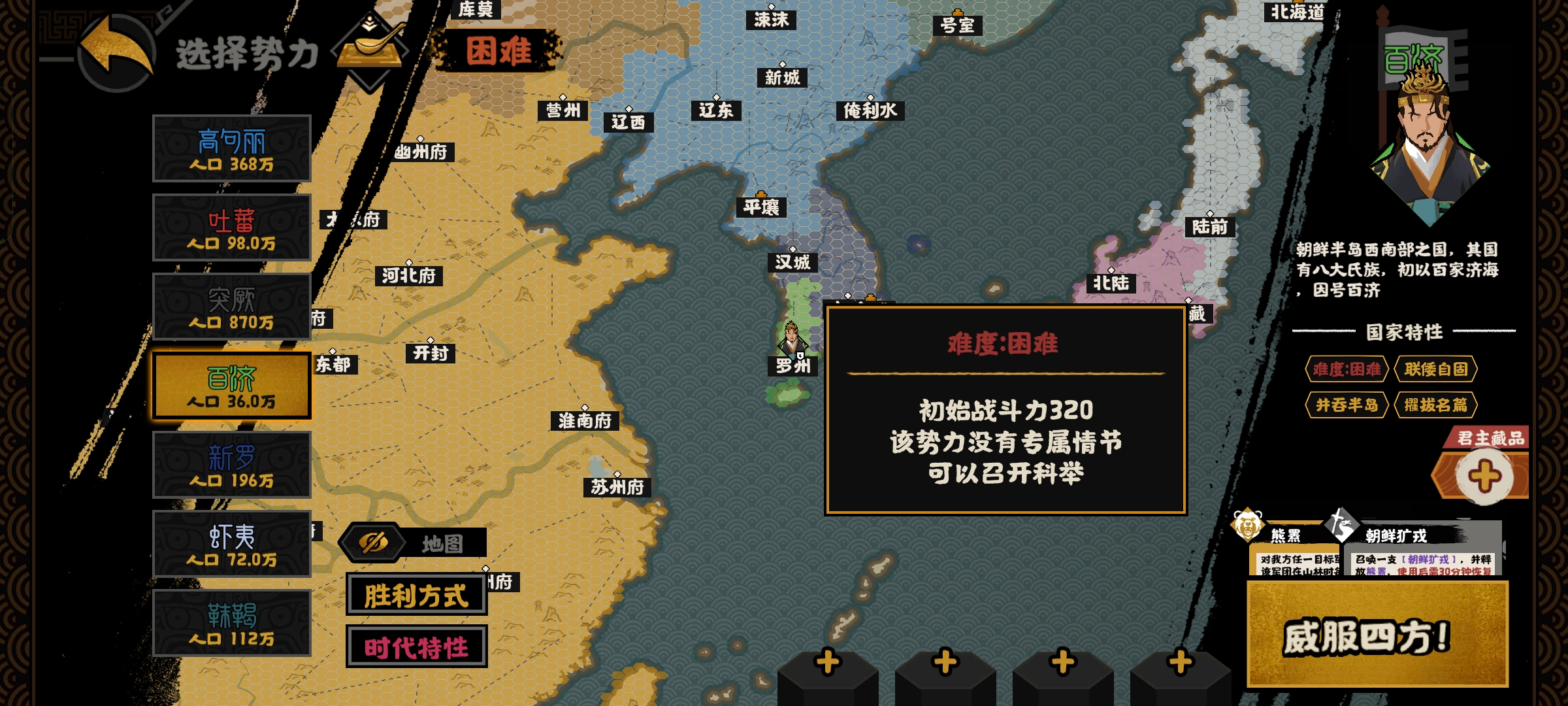Screen dimensions: 1568x706
Task: Select the 虾夷 faction entry
Action: tap(231, 544)
